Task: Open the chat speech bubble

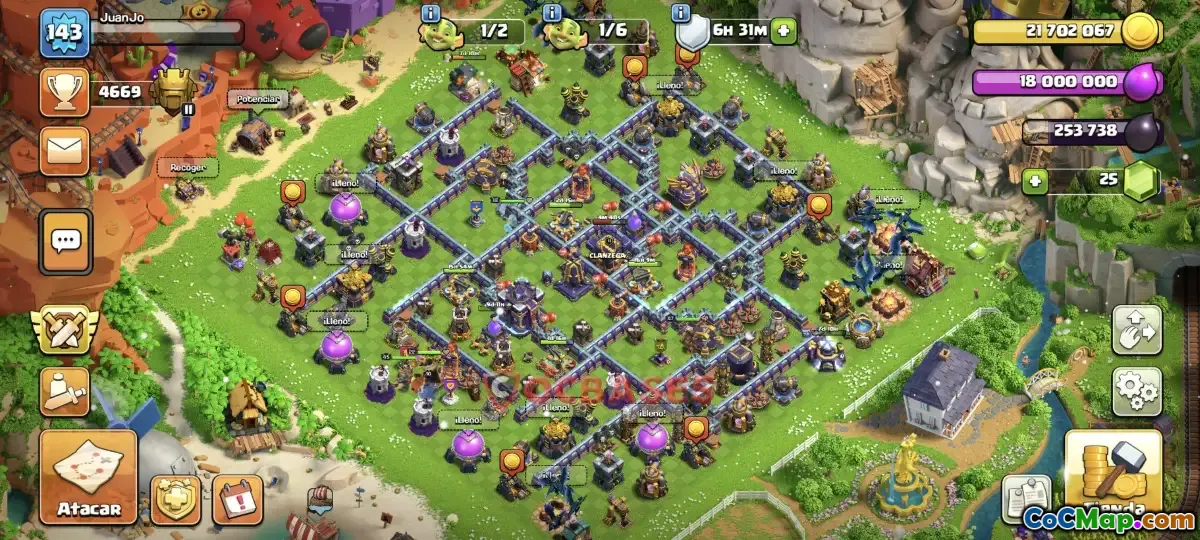Action: pyautogui.click(x=66, y=241)
